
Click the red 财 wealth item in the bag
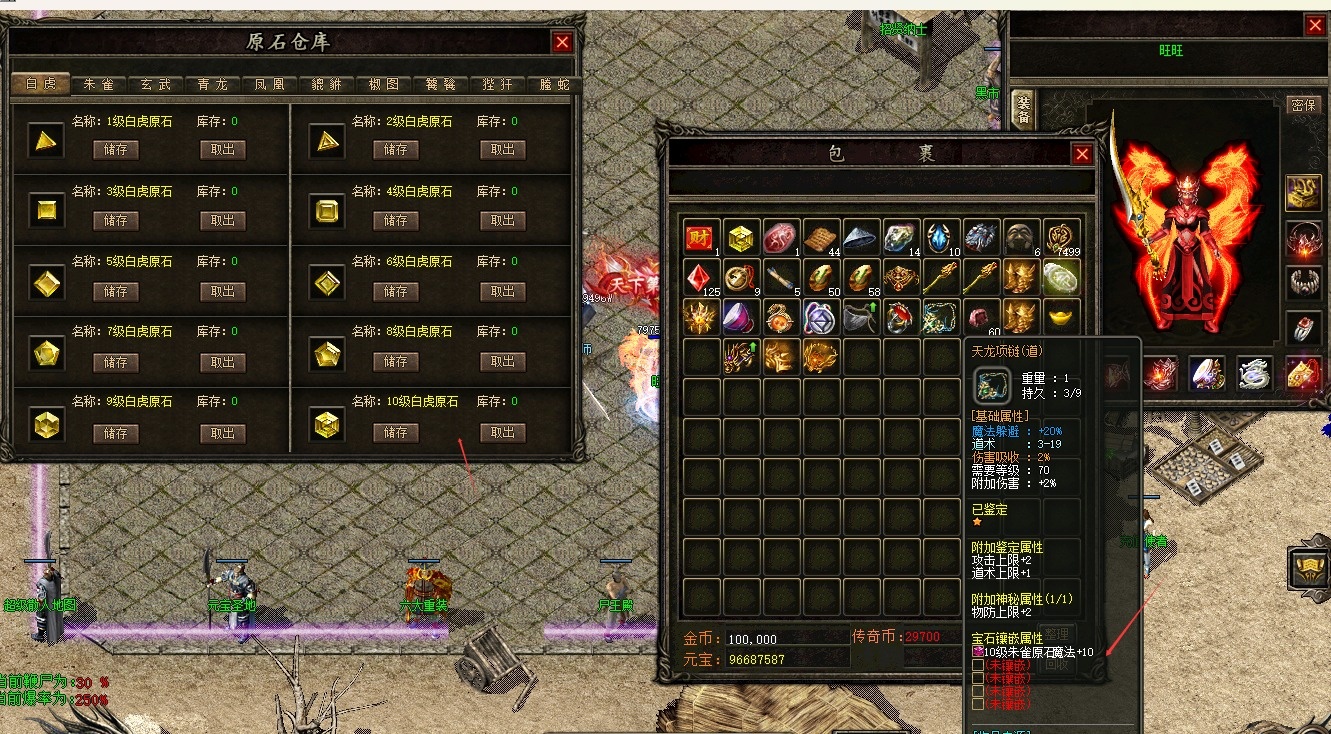[699, 237]
